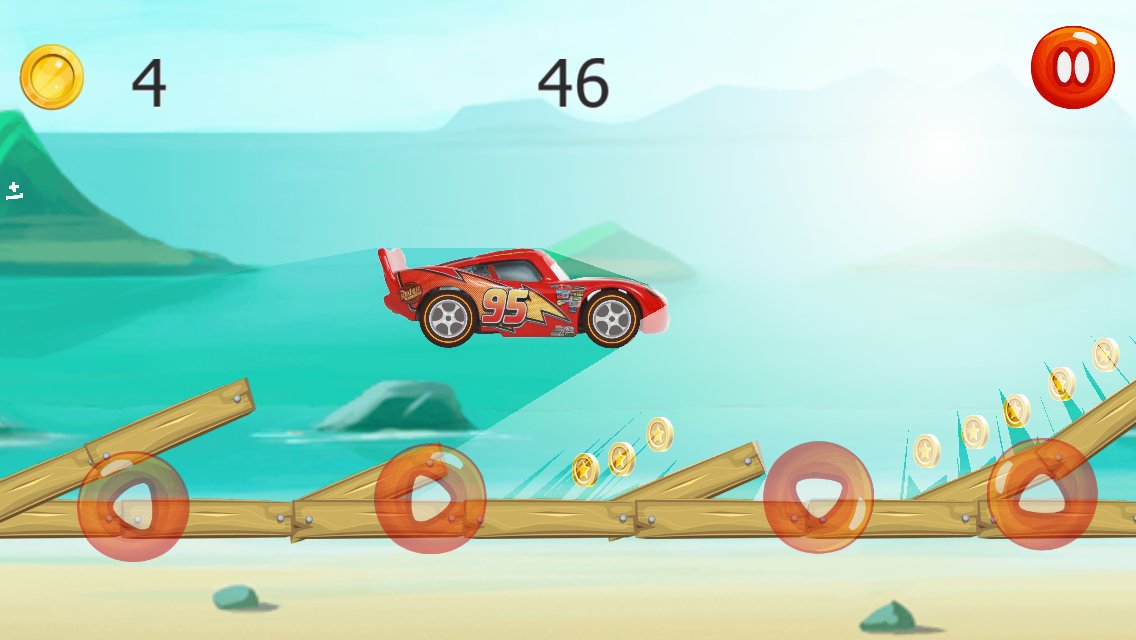
Task: Pause the game with the red button
Action: pyautogui.click(x=1072, y=67)
